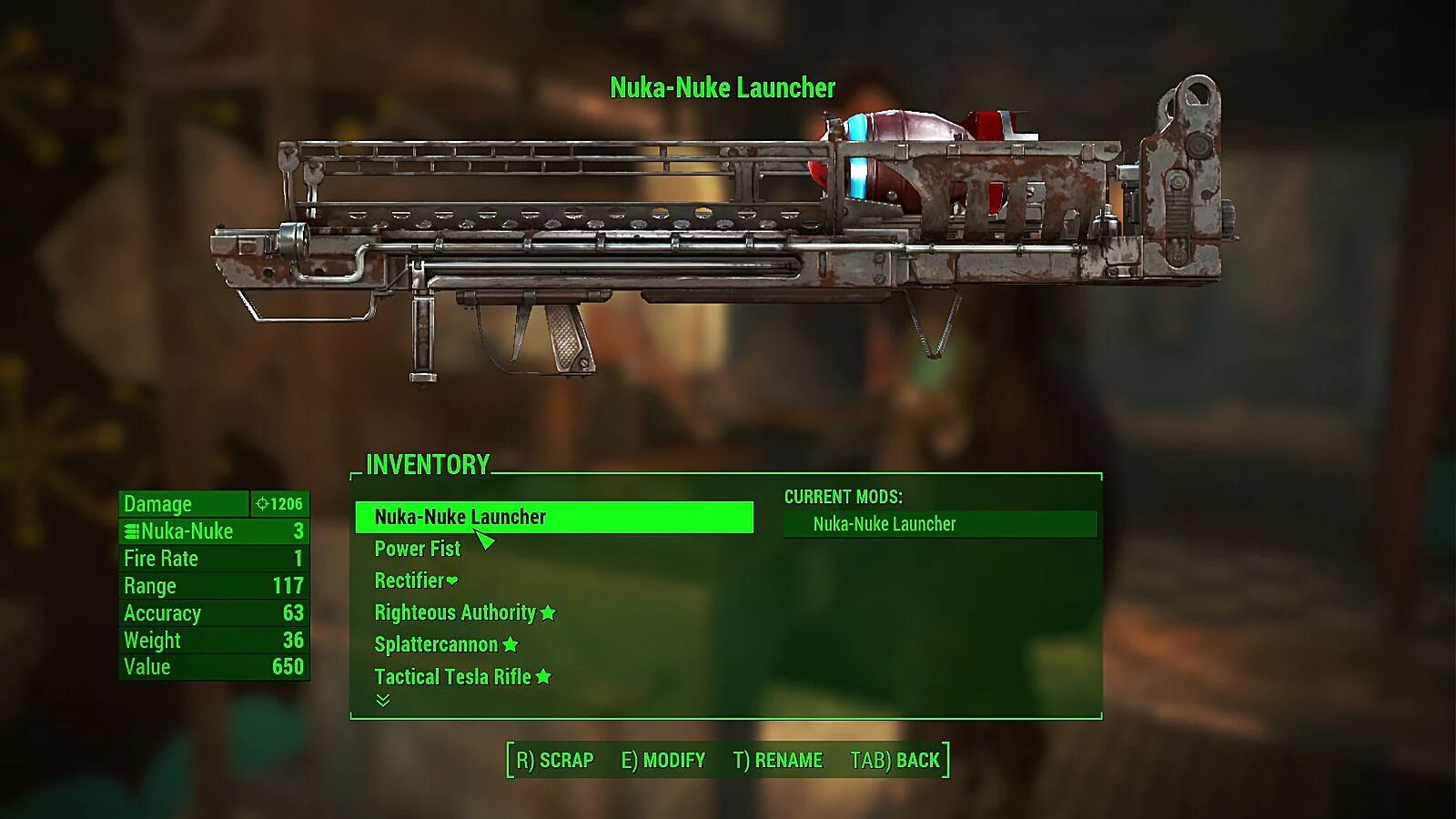This screenshot has height=819, width=1456.
Task: Select the Nuka-Nuke Launcher current mod
Action: (940, 524)
